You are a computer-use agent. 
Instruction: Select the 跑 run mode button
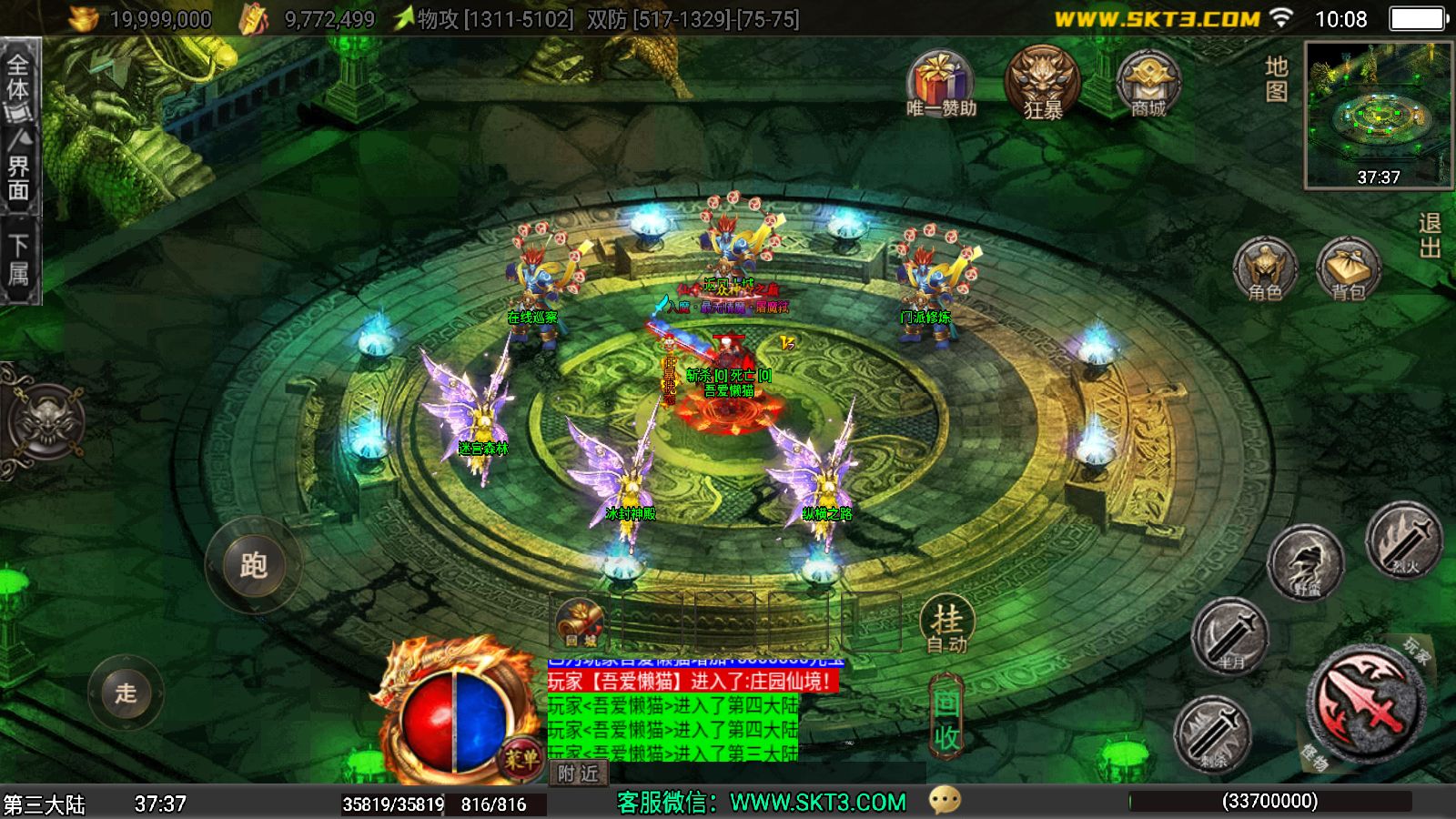point(253,565)
